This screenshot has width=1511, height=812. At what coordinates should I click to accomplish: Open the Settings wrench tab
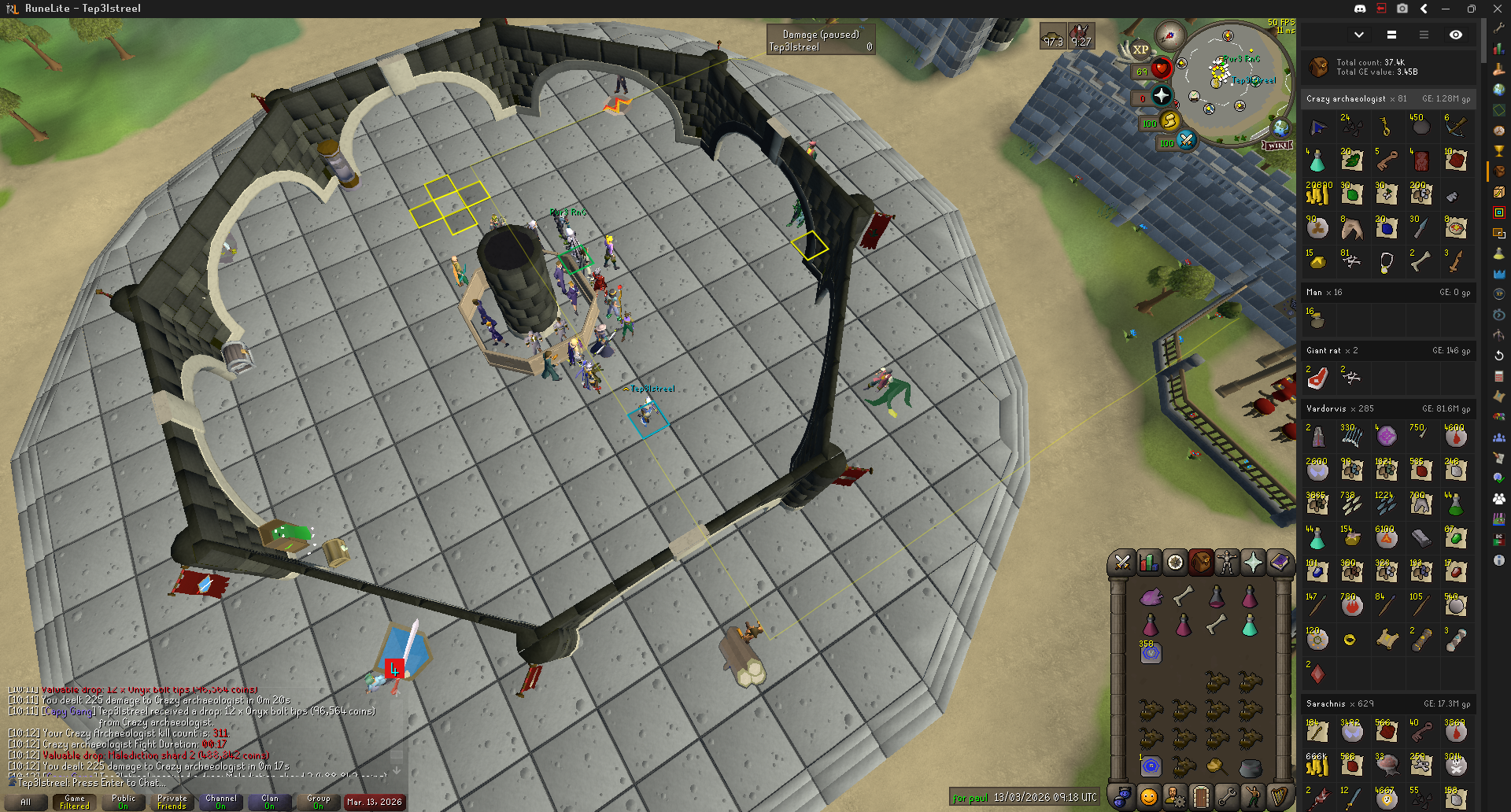coord(1226,797)
